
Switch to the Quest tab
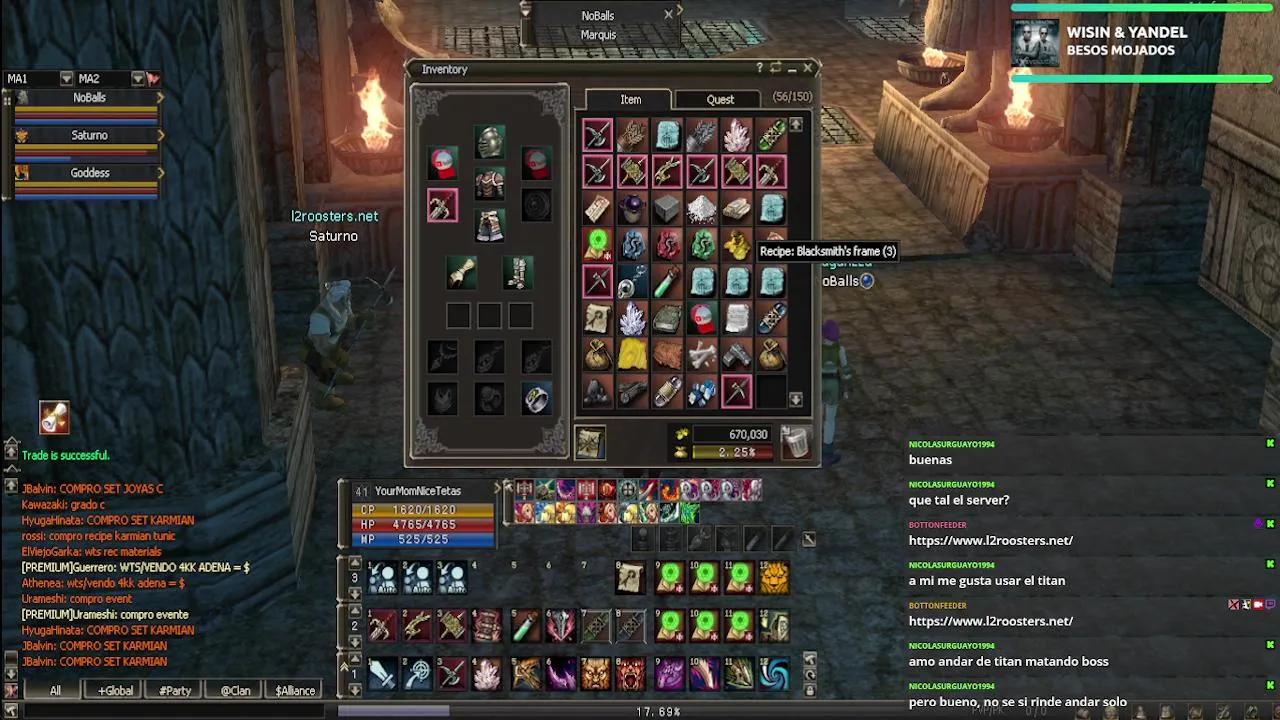(720, 99)
